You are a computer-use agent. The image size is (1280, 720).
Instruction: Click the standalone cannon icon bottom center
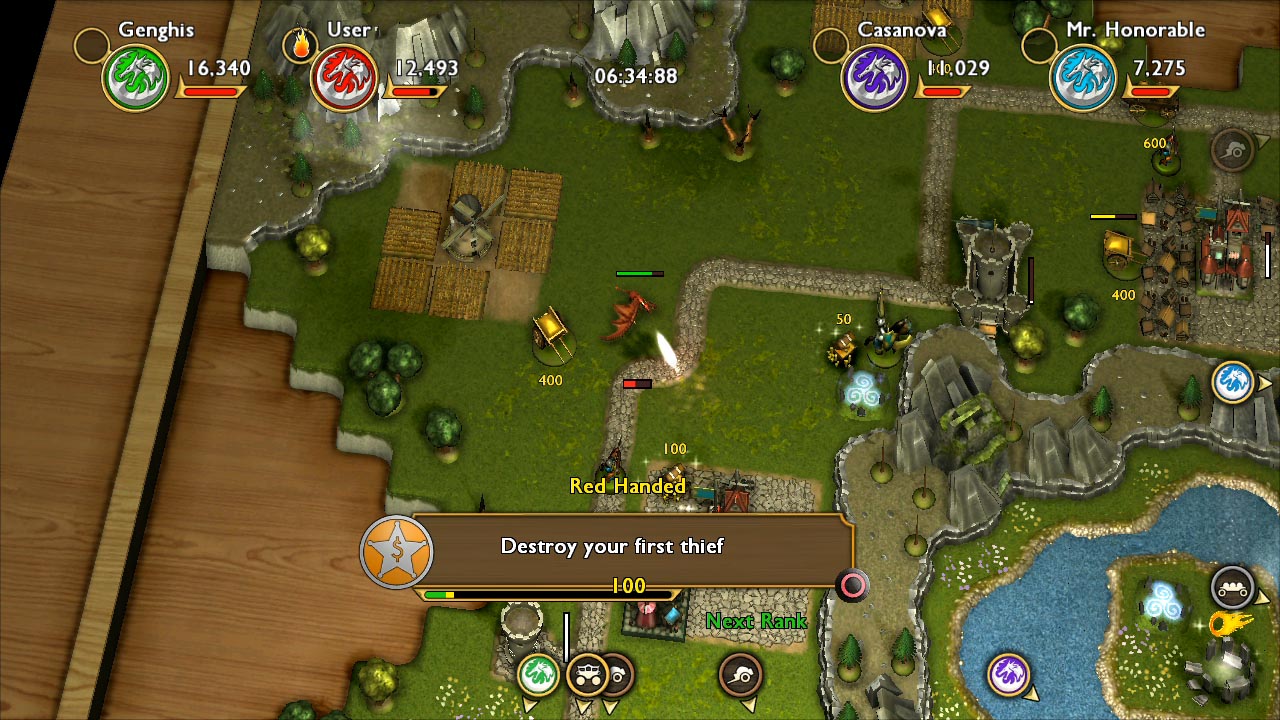pyautogui.click(x=738, y=675)
